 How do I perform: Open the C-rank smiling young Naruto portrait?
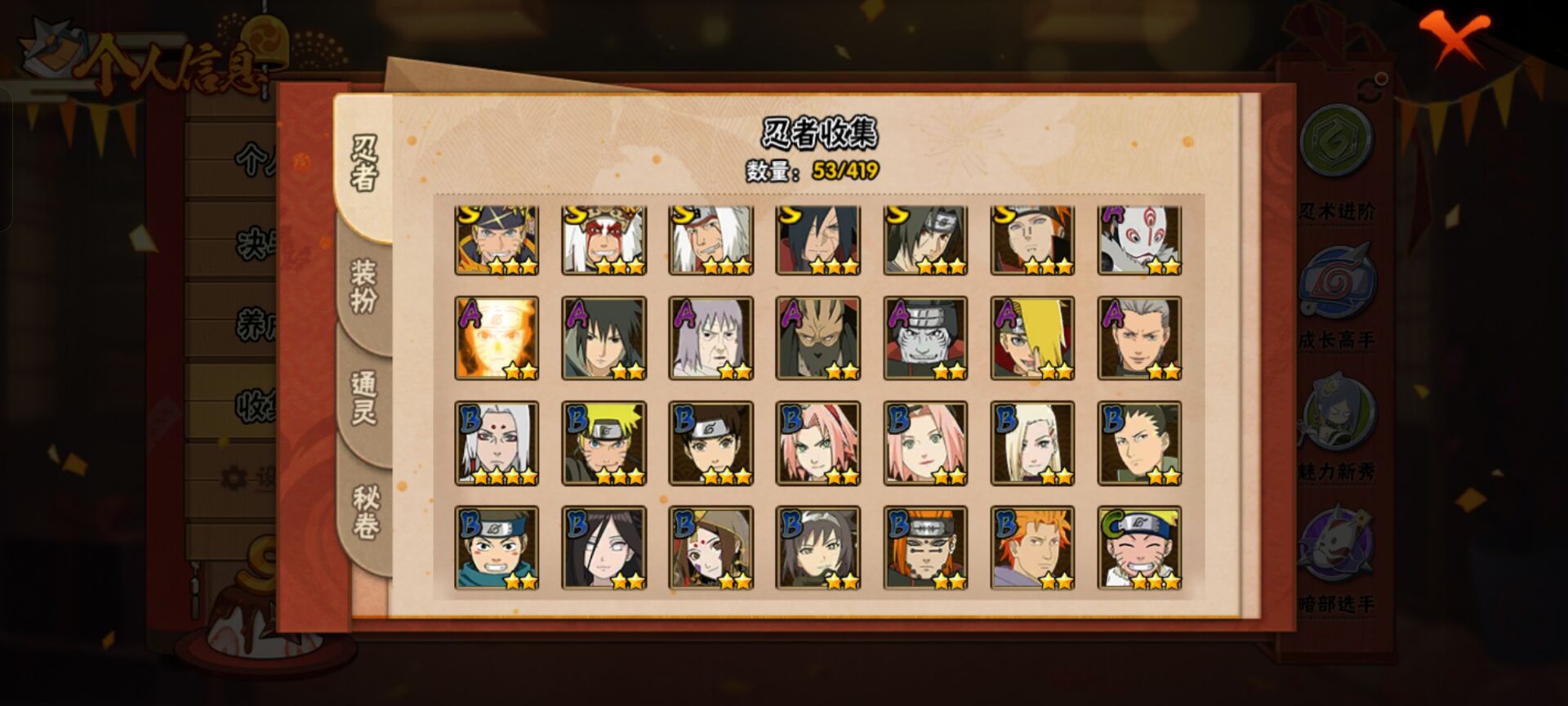[1139, 547]
